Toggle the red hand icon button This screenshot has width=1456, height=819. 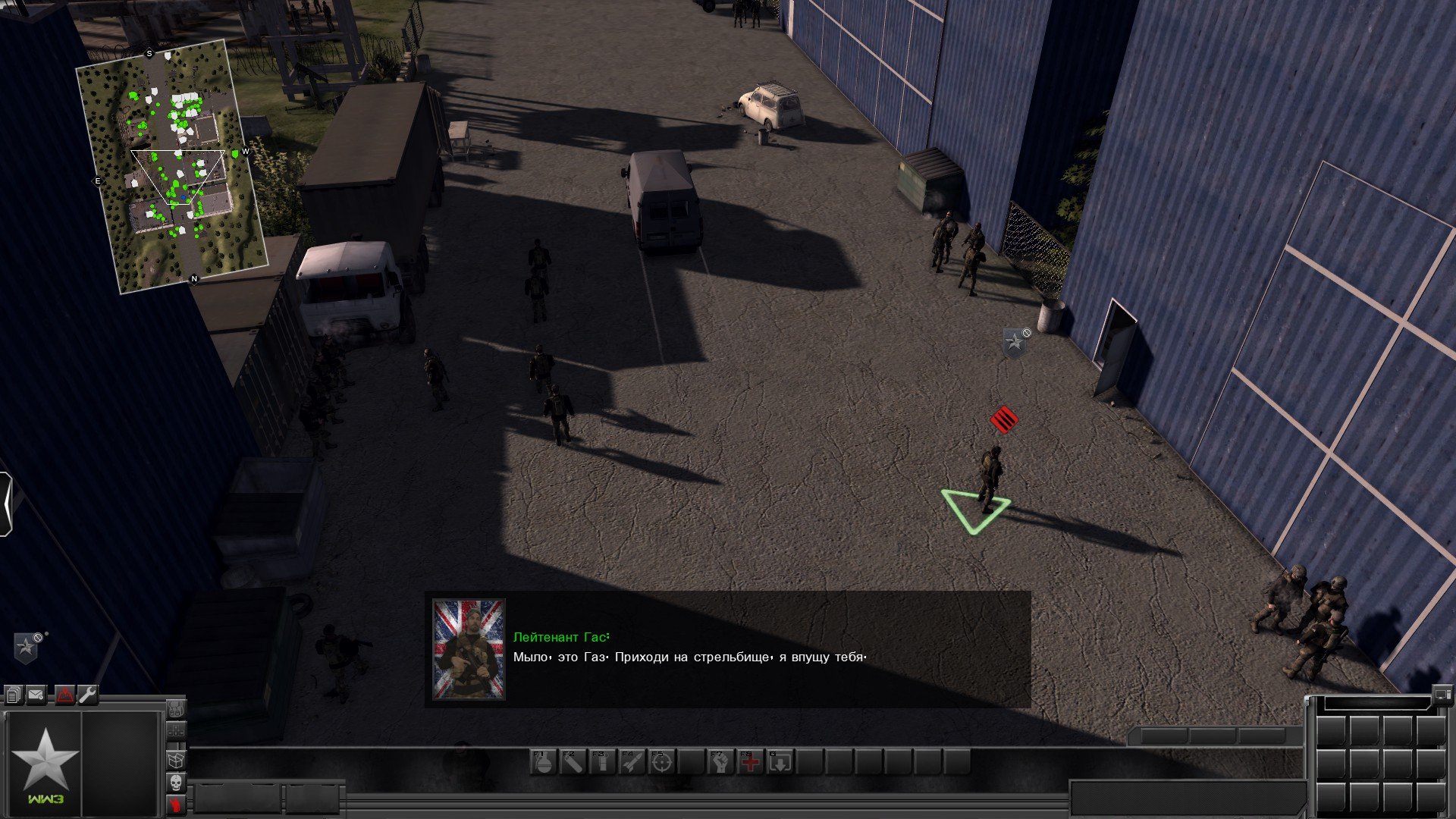click(176, 805)
